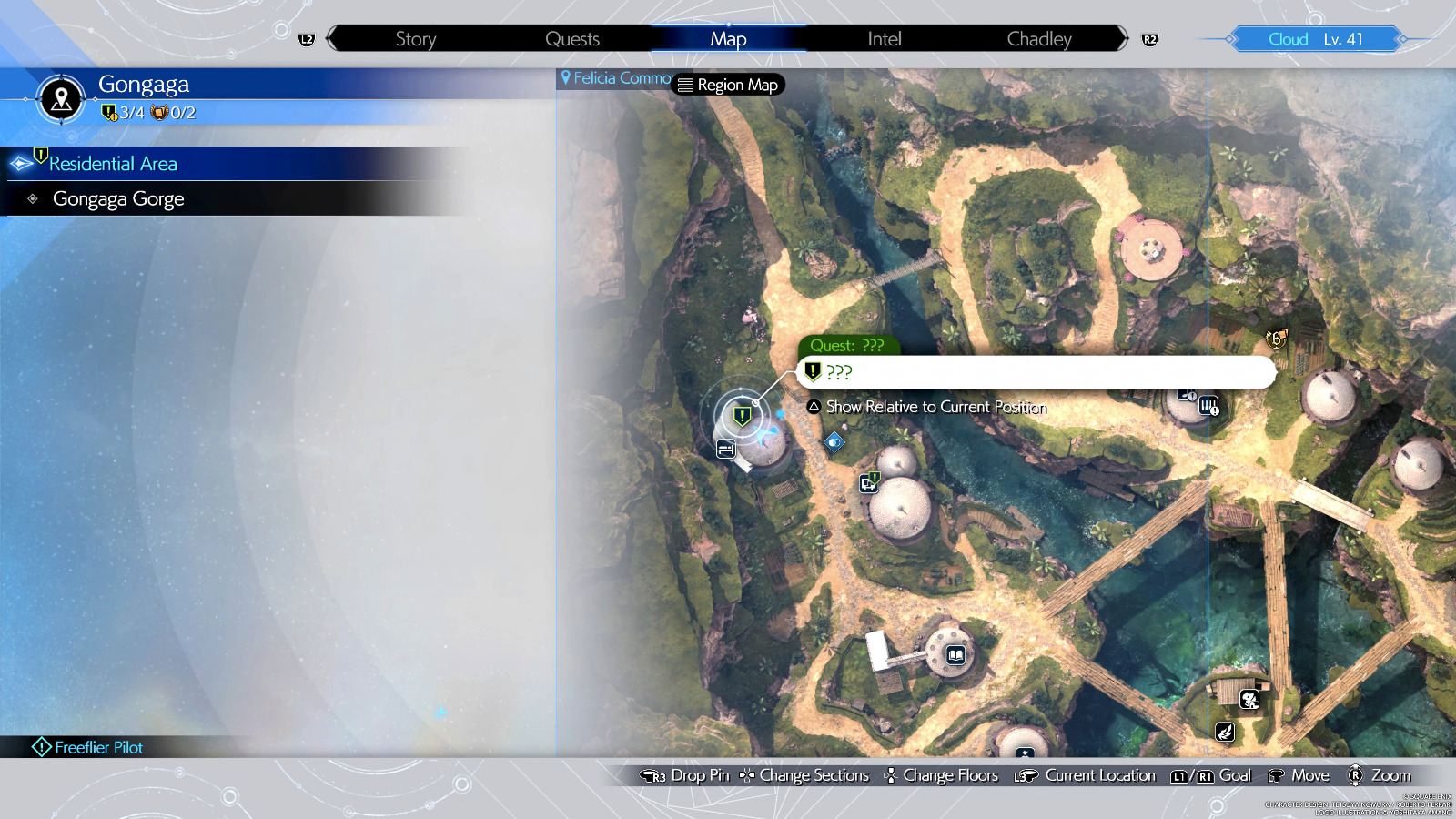Switch to the Intel tab
1456x819 pixels.
point(884,39)
